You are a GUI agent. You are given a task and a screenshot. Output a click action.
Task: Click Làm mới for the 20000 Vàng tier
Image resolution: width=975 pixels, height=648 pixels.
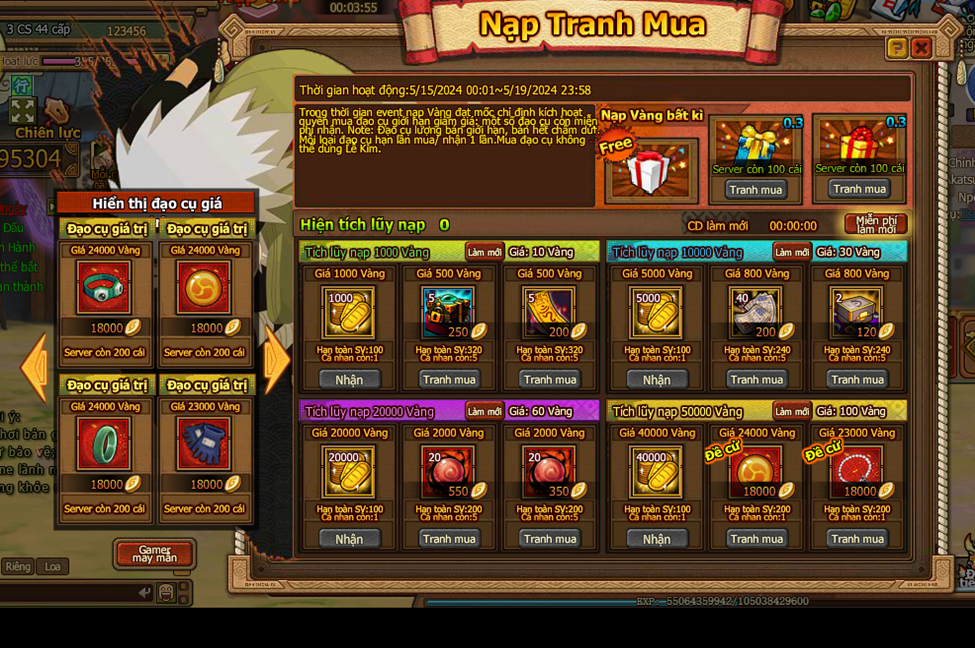tap(484, 411)
